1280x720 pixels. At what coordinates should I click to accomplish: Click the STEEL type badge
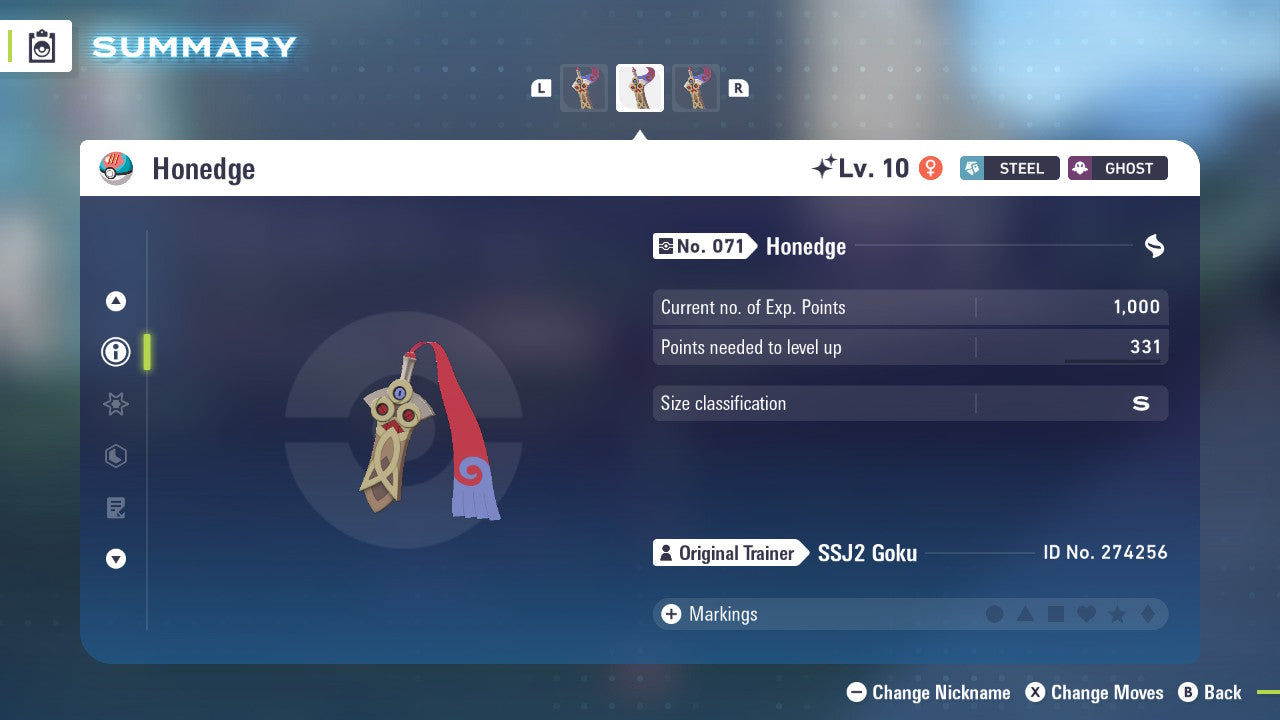point(1009,168)
